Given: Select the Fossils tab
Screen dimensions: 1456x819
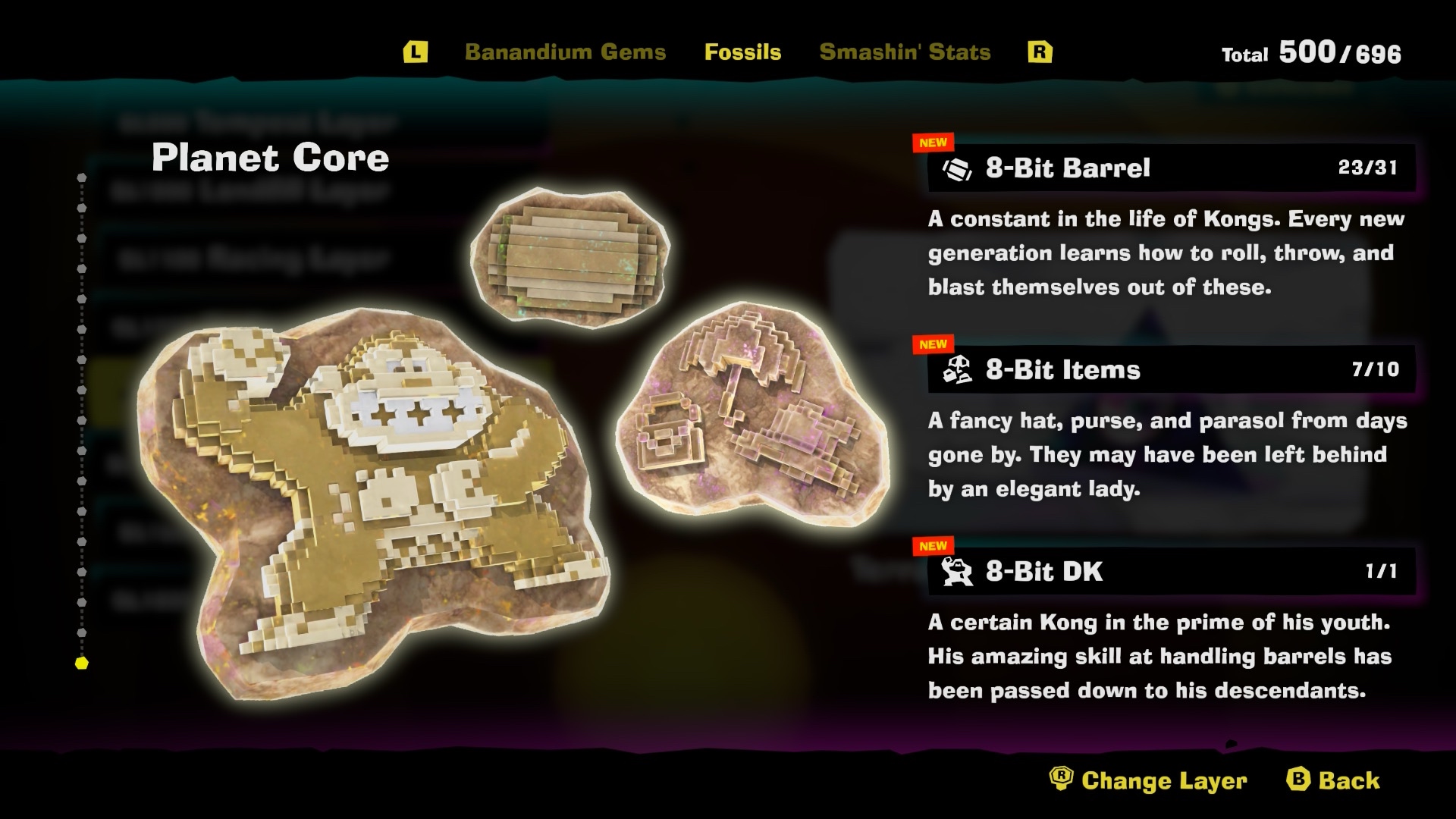Looking at the screenshot, I should (742, 52).
